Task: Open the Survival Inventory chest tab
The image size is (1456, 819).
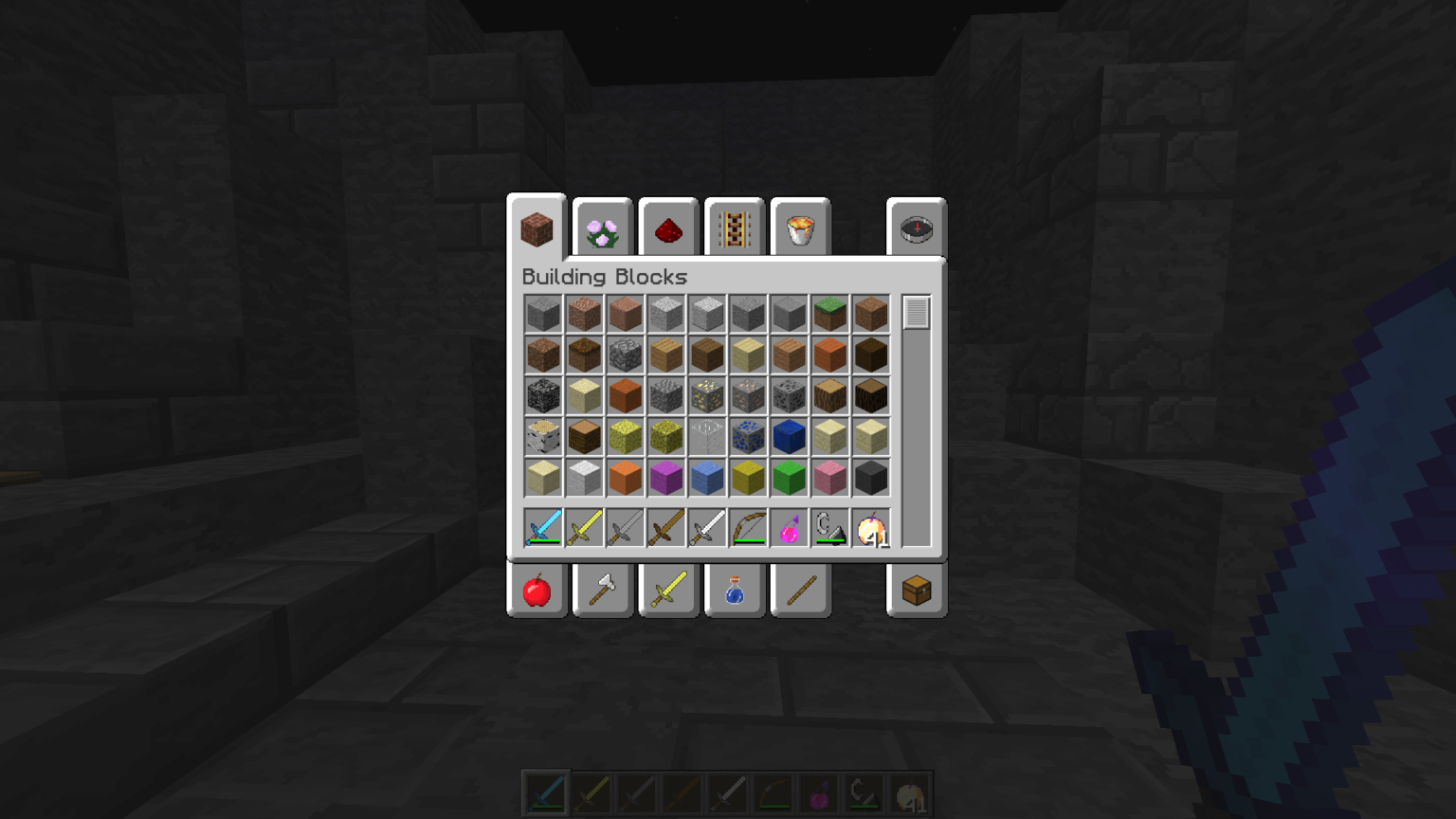Action: pyautogui.click(x=916, y=590)
